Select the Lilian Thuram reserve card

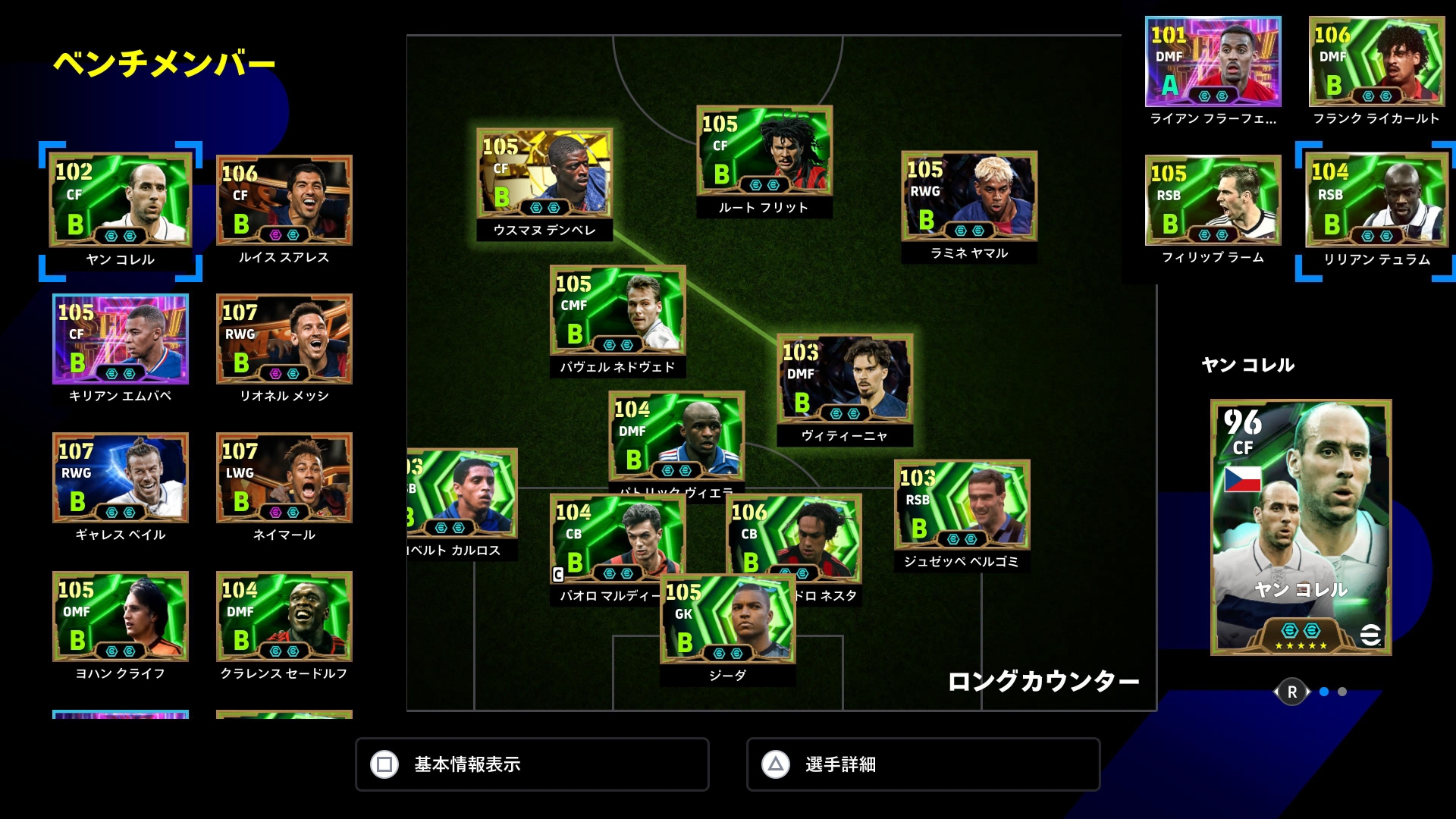click(x=1376, y=201)
